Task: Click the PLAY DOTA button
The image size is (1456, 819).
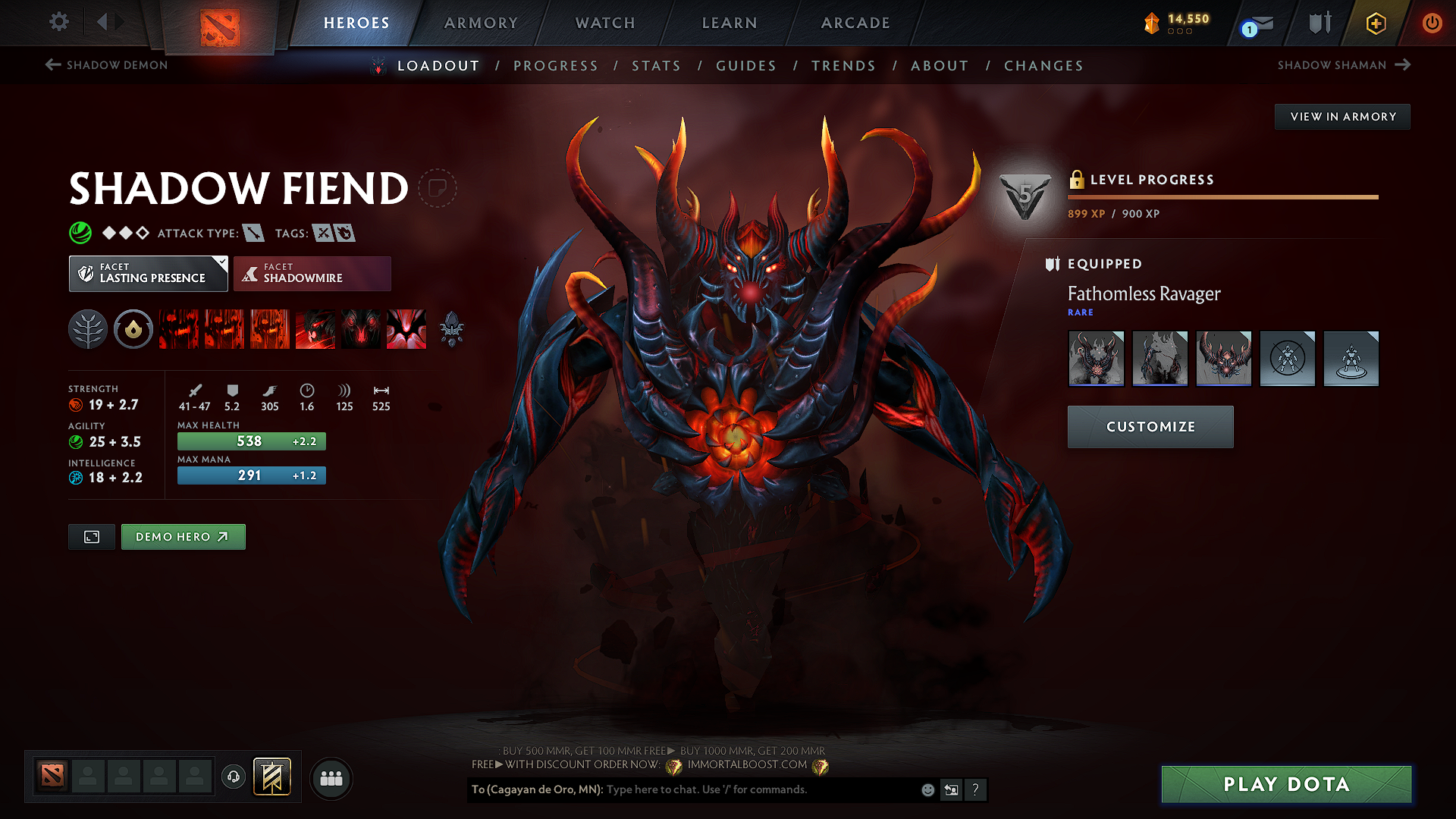Action: (x=1285, y=785)
